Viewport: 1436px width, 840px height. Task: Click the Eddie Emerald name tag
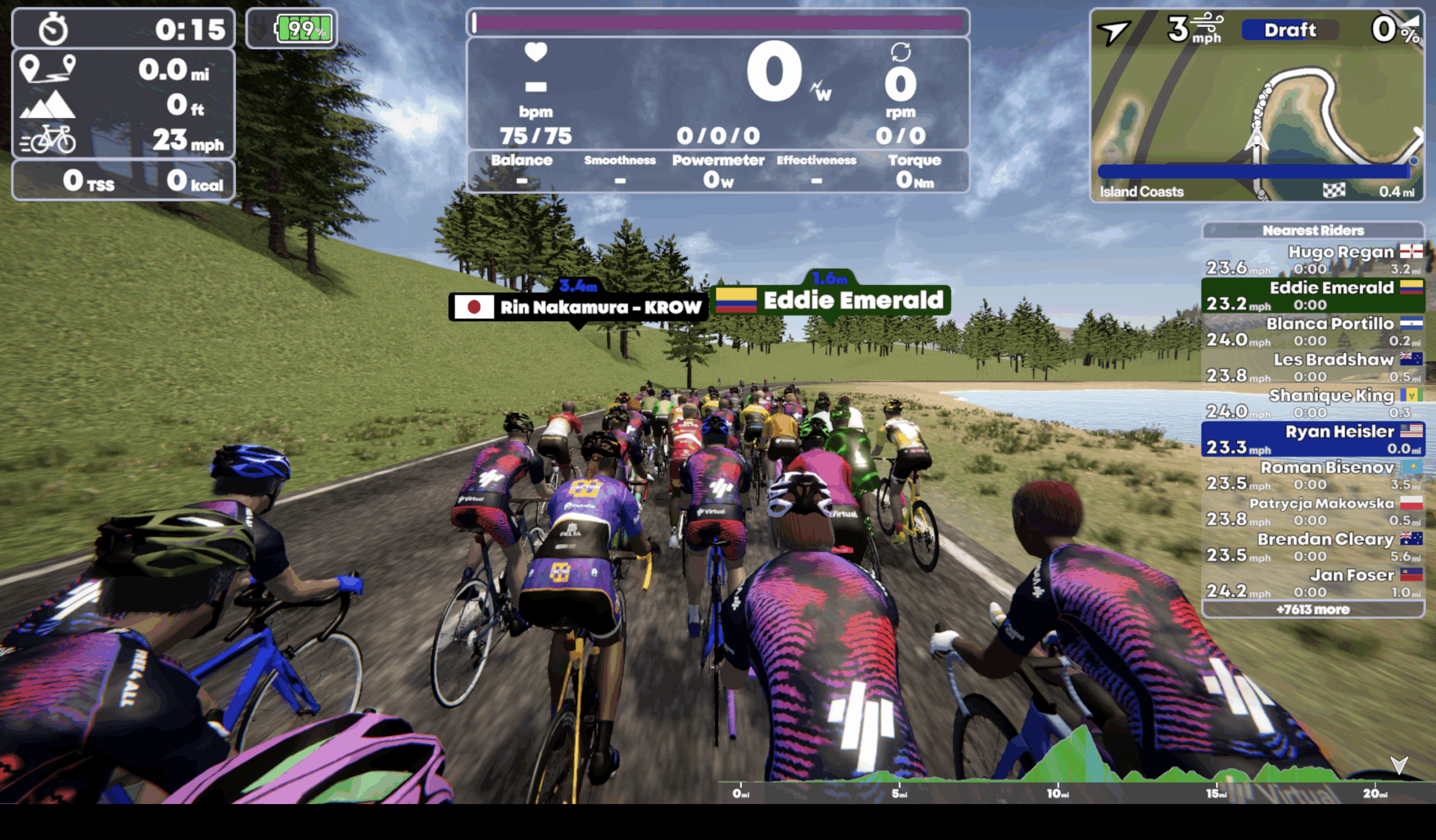831,300
